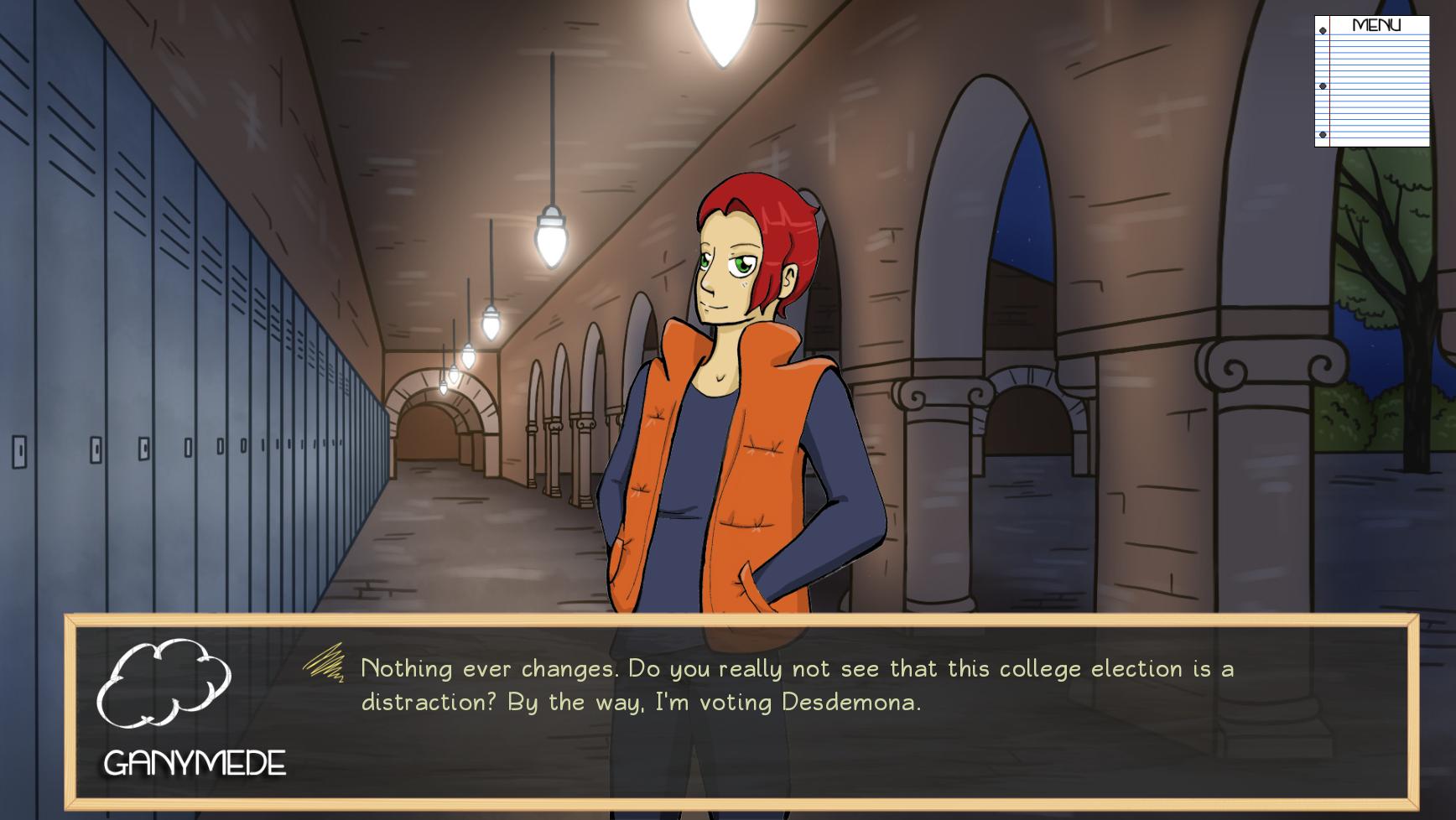This screenshot has height=820, width=1456.
Task: Flip the latch on the nearest locker door
Action: point(19,452)
